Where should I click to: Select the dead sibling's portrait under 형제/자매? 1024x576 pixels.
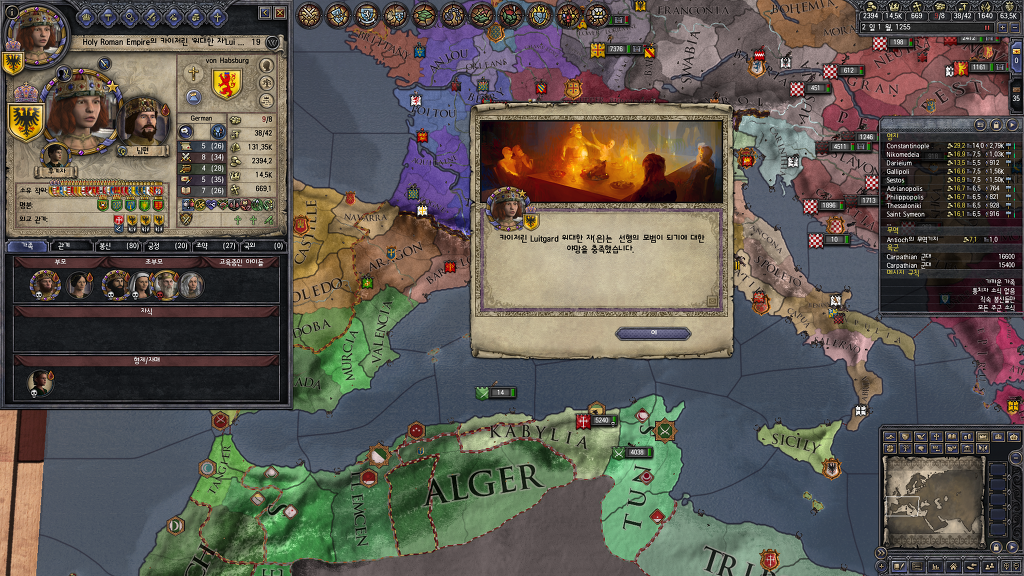[x=41, y=382]
